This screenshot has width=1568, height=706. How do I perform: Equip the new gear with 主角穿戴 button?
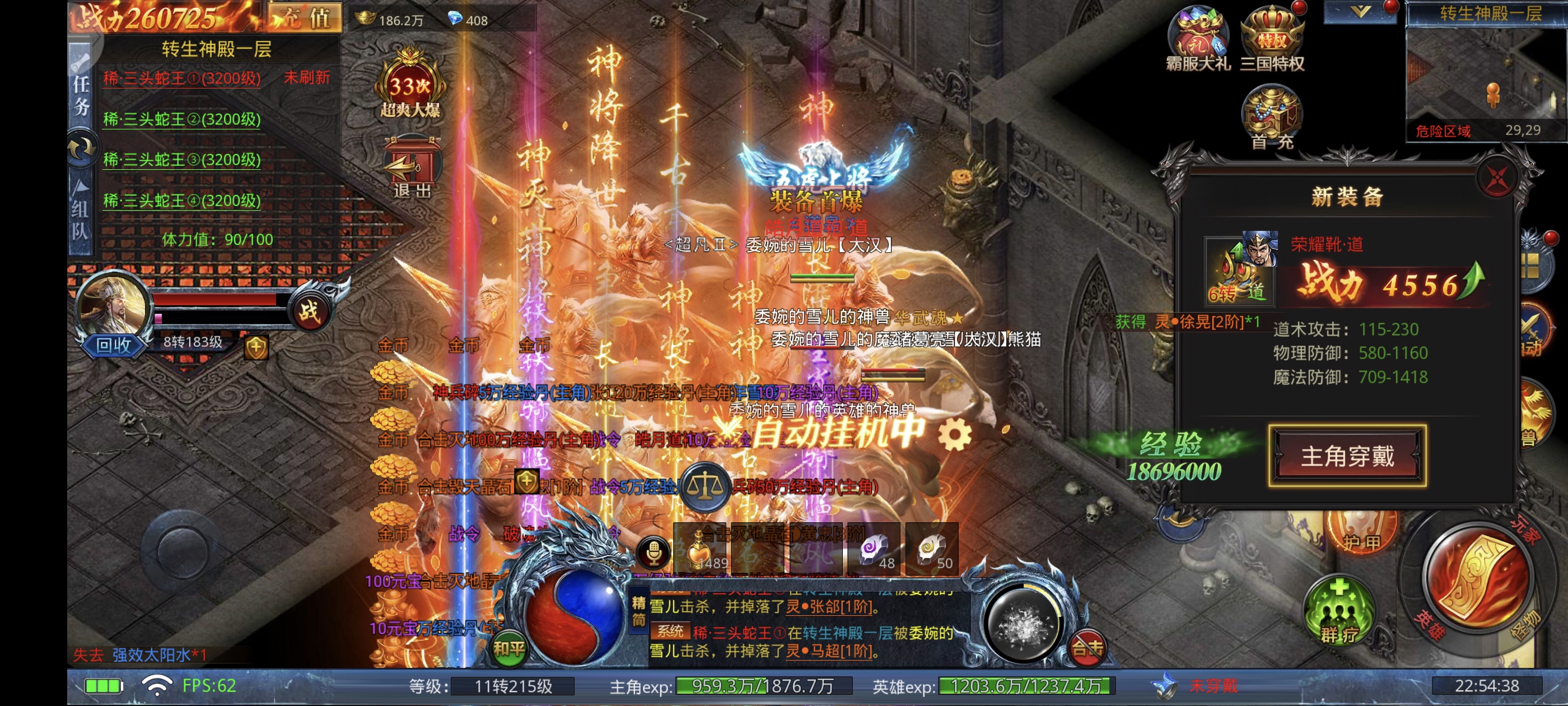click(1347, 456)
